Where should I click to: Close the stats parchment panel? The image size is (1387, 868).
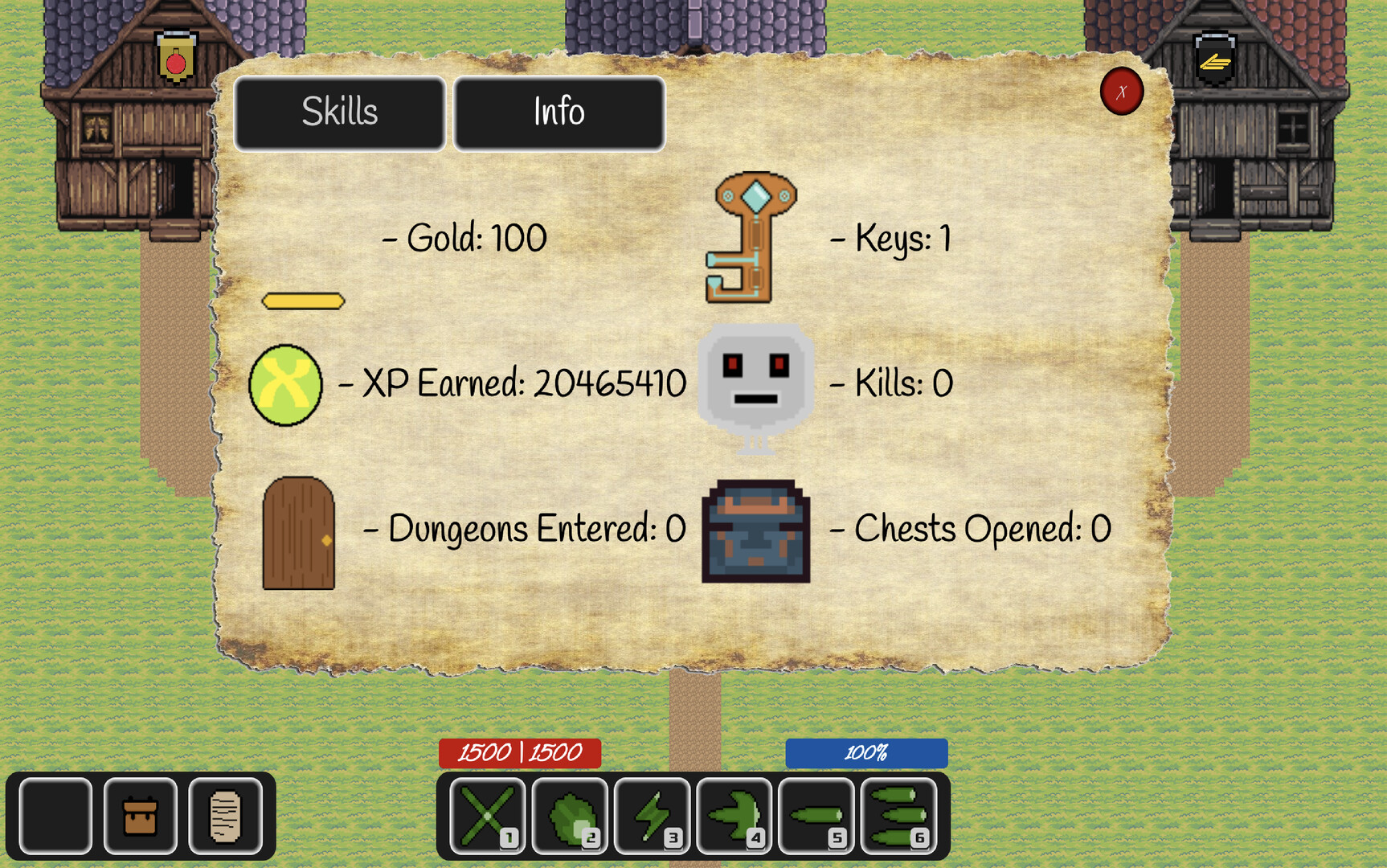[x=1122, y=91]
